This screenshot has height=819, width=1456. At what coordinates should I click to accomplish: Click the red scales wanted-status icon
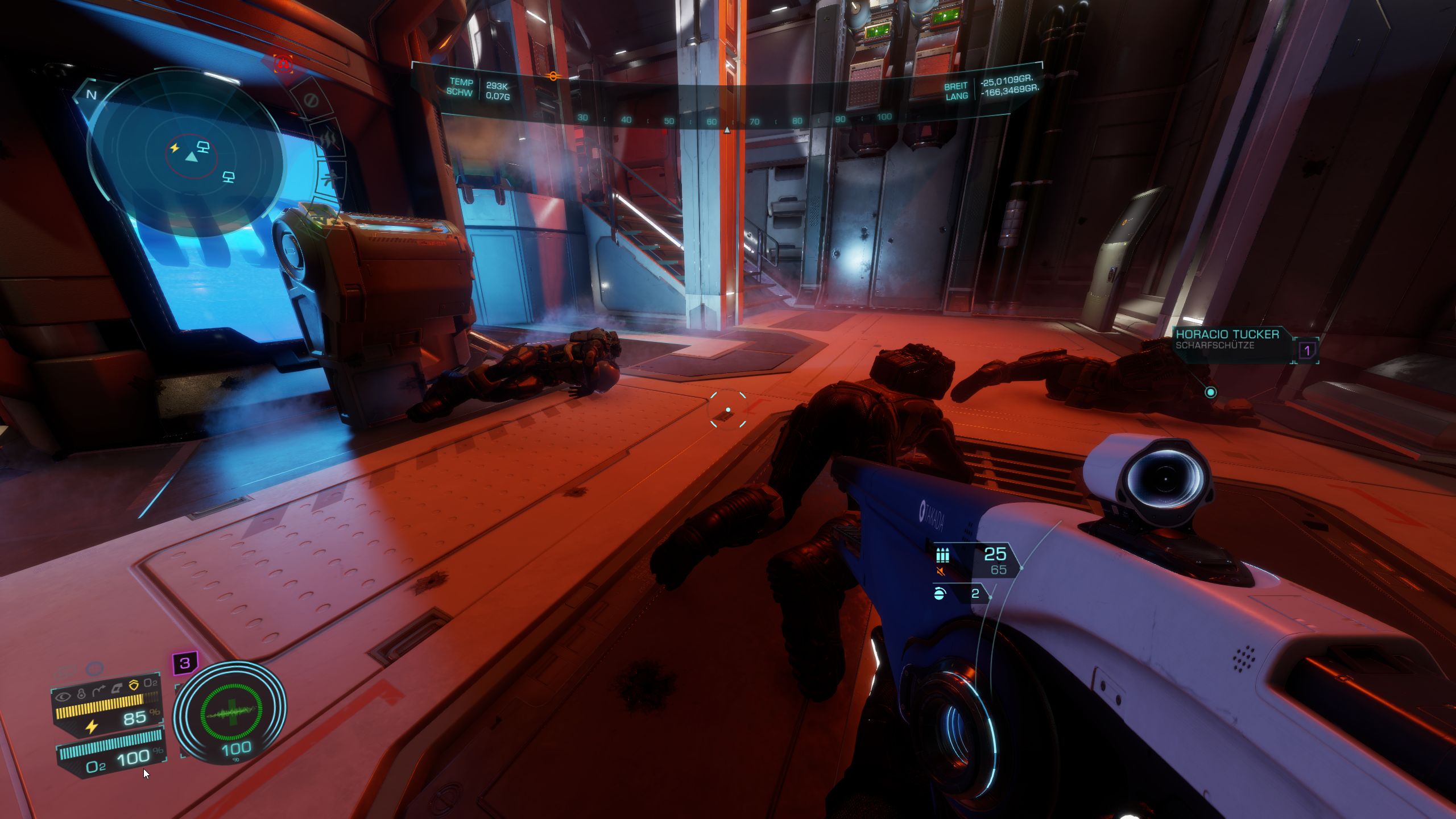click(283, 64)
